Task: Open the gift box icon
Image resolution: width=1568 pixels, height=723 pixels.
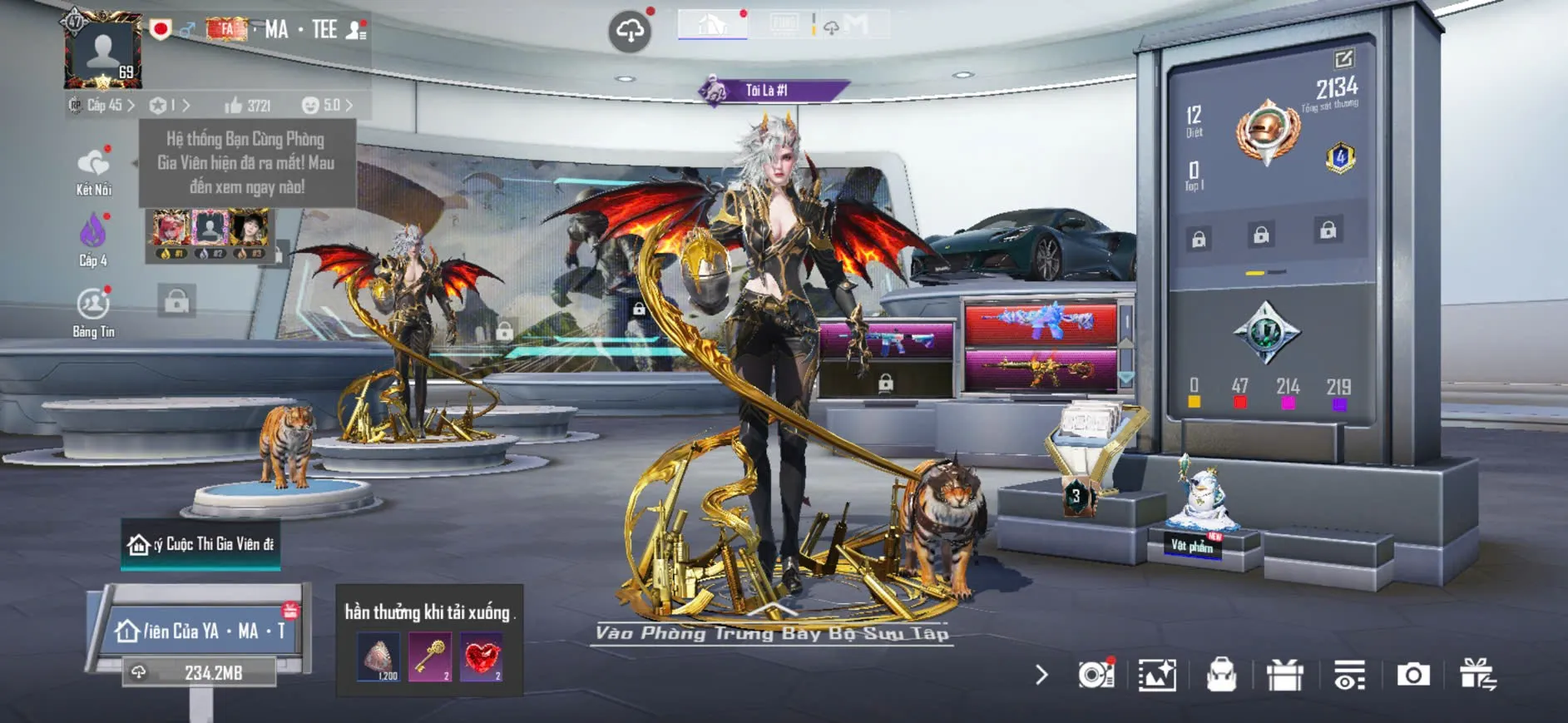Action: pyautogui.click(x=1284, y=675)
